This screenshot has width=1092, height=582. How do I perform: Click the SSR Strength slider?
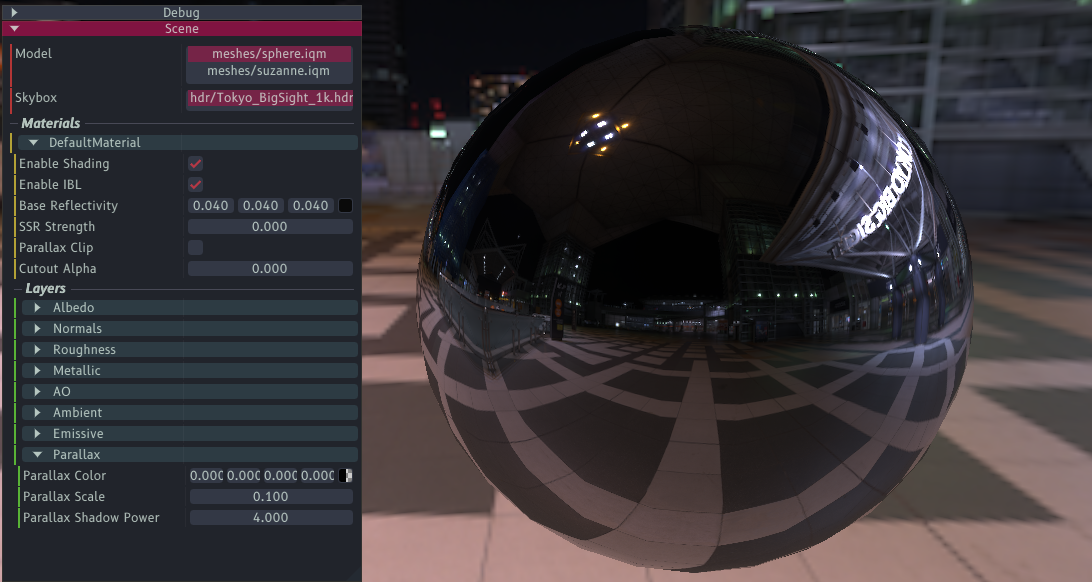pos(270,227)
